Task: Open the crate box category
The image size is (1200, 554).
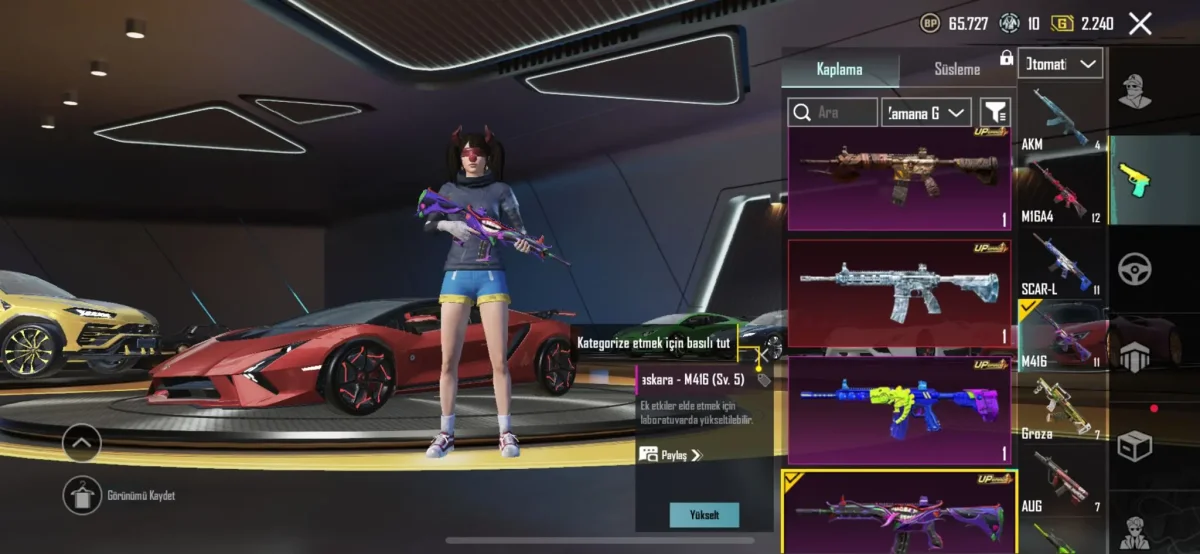Action: [x=1135, y=444]
